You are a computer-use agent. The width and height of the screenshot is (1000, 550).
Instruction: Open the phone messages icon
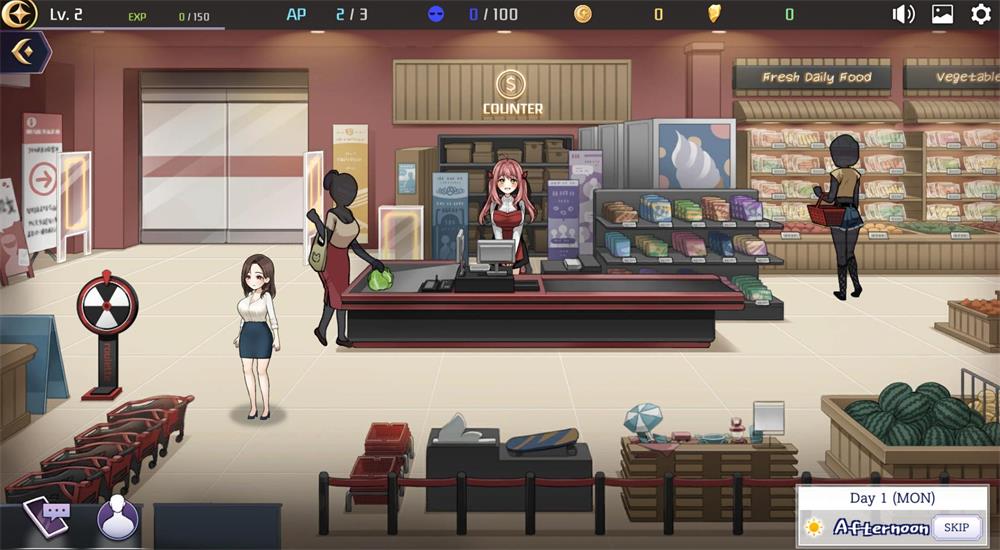[x=48, y=517]
